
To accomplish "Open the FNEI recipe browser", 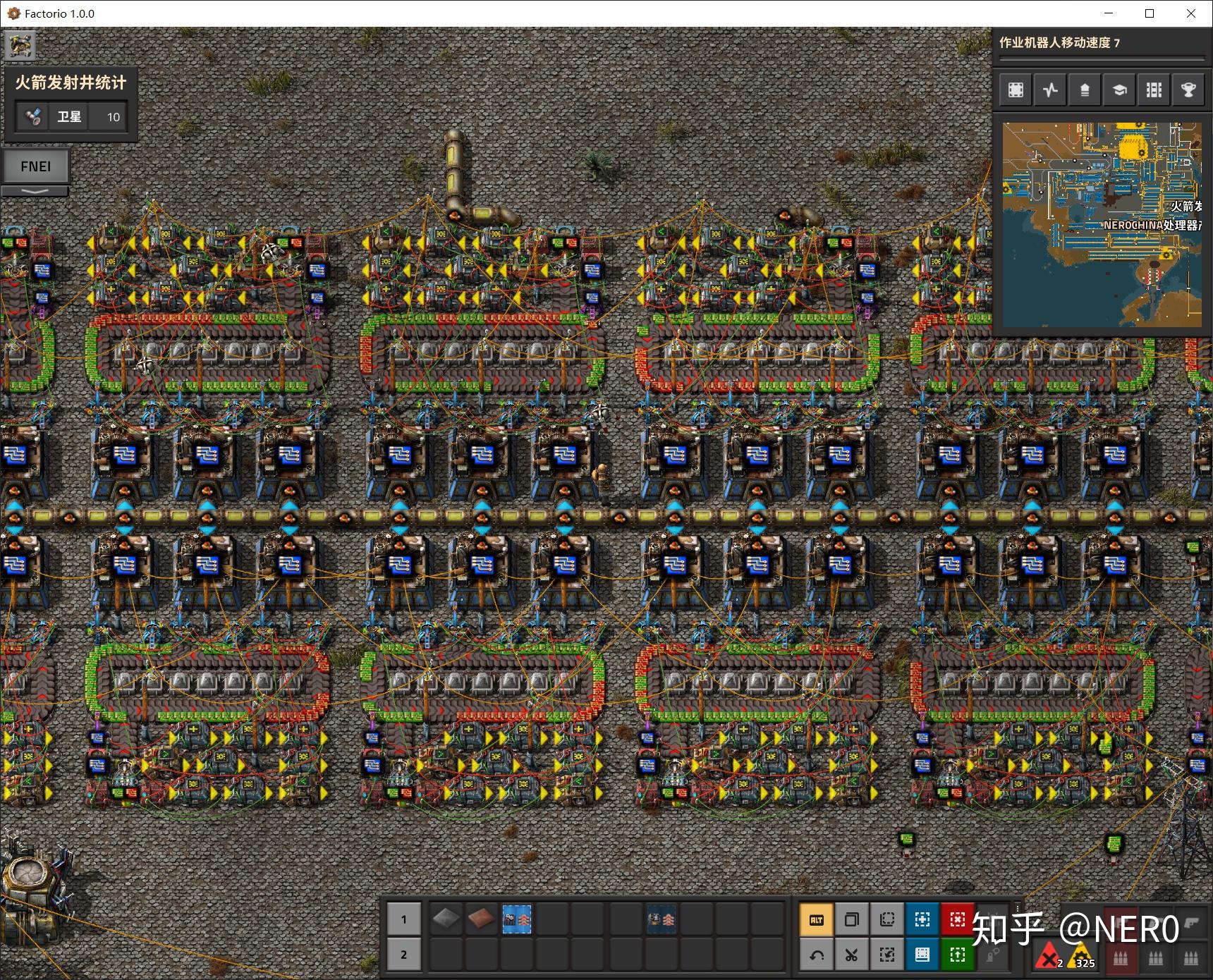I will point(35,166).
